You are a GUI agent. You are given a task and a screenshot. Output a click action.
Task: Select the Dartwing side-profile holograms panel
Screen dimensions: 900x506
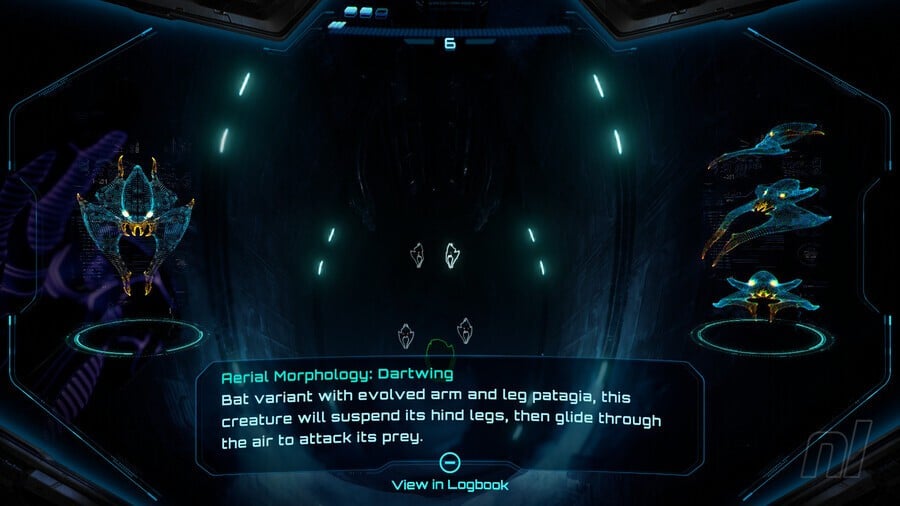765,222
